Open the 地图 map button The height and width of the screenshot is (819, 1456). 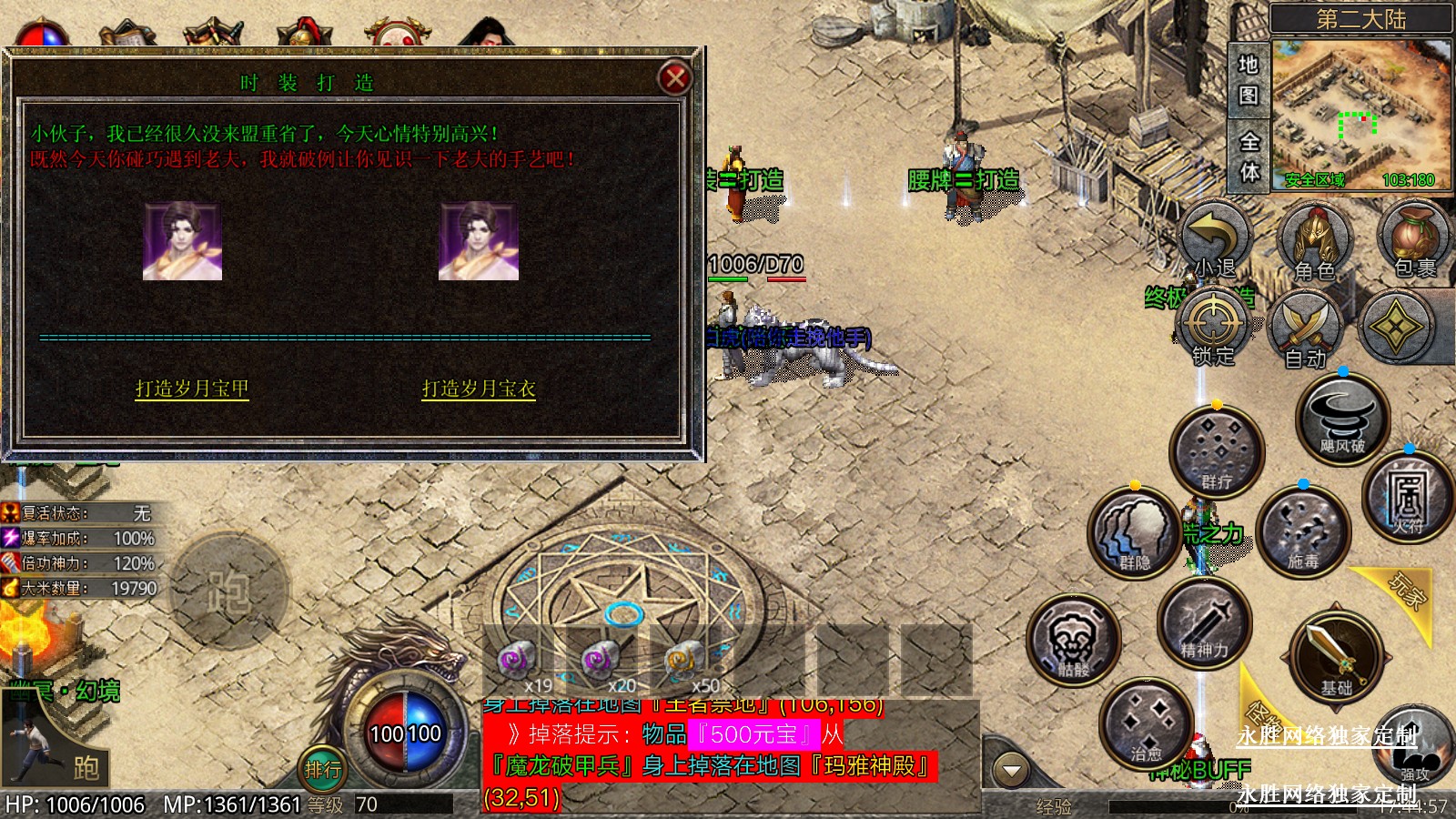tap(1249, 79)
